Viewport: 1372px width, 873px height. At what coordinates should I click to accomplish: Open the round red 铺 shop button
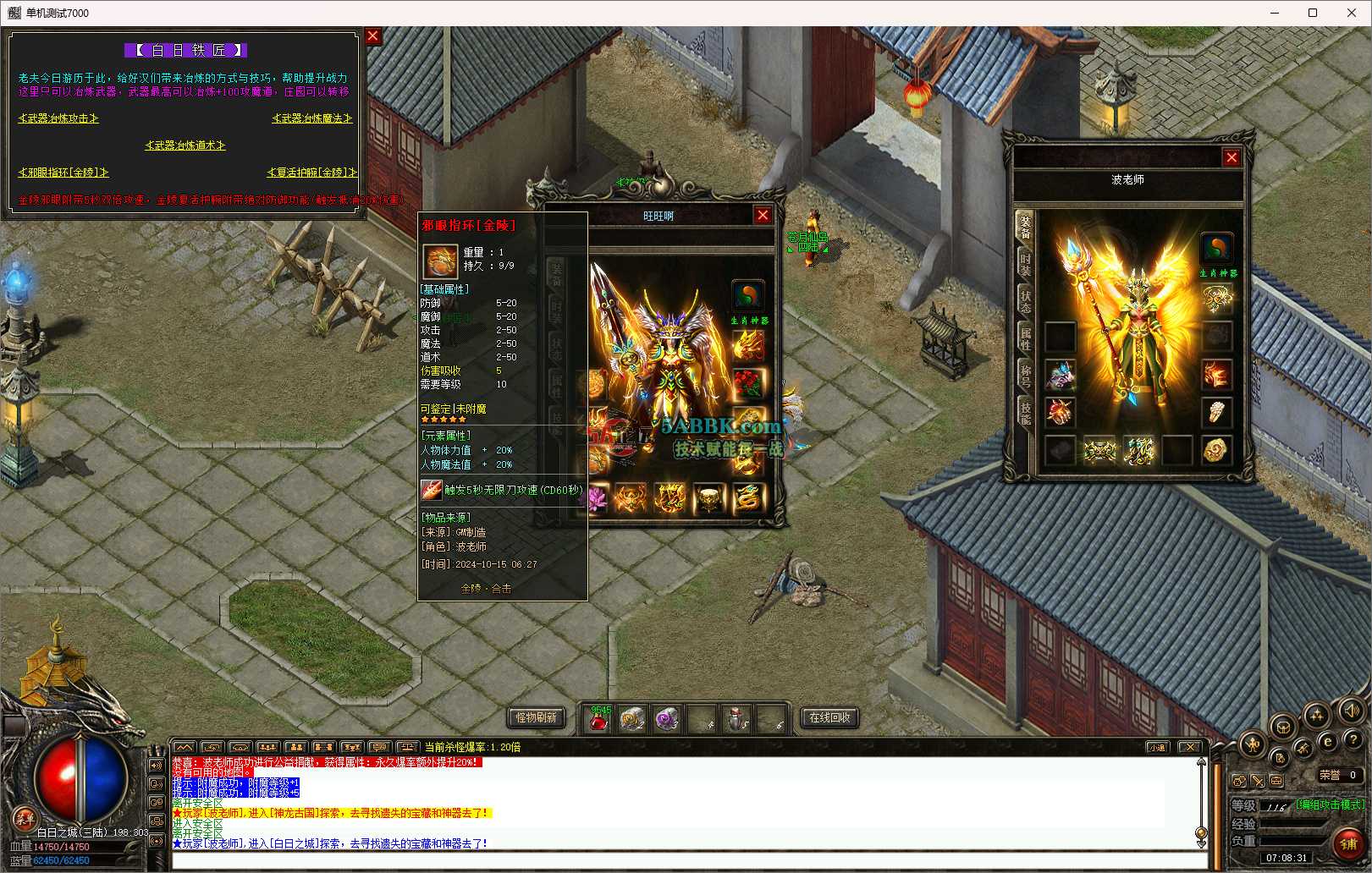[x=1348, y=843]
